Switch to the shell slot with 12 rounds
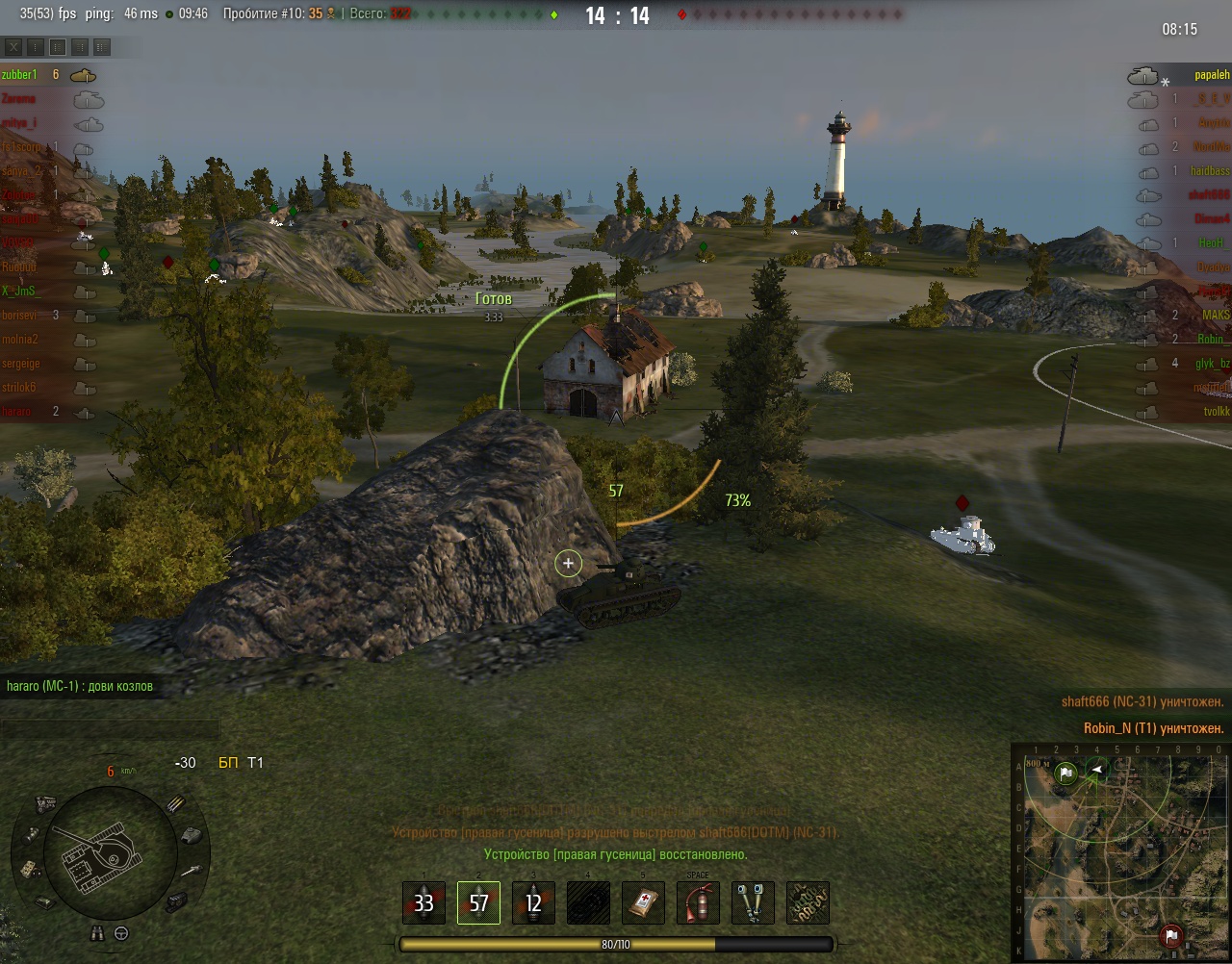 click(x=533, y=903)
